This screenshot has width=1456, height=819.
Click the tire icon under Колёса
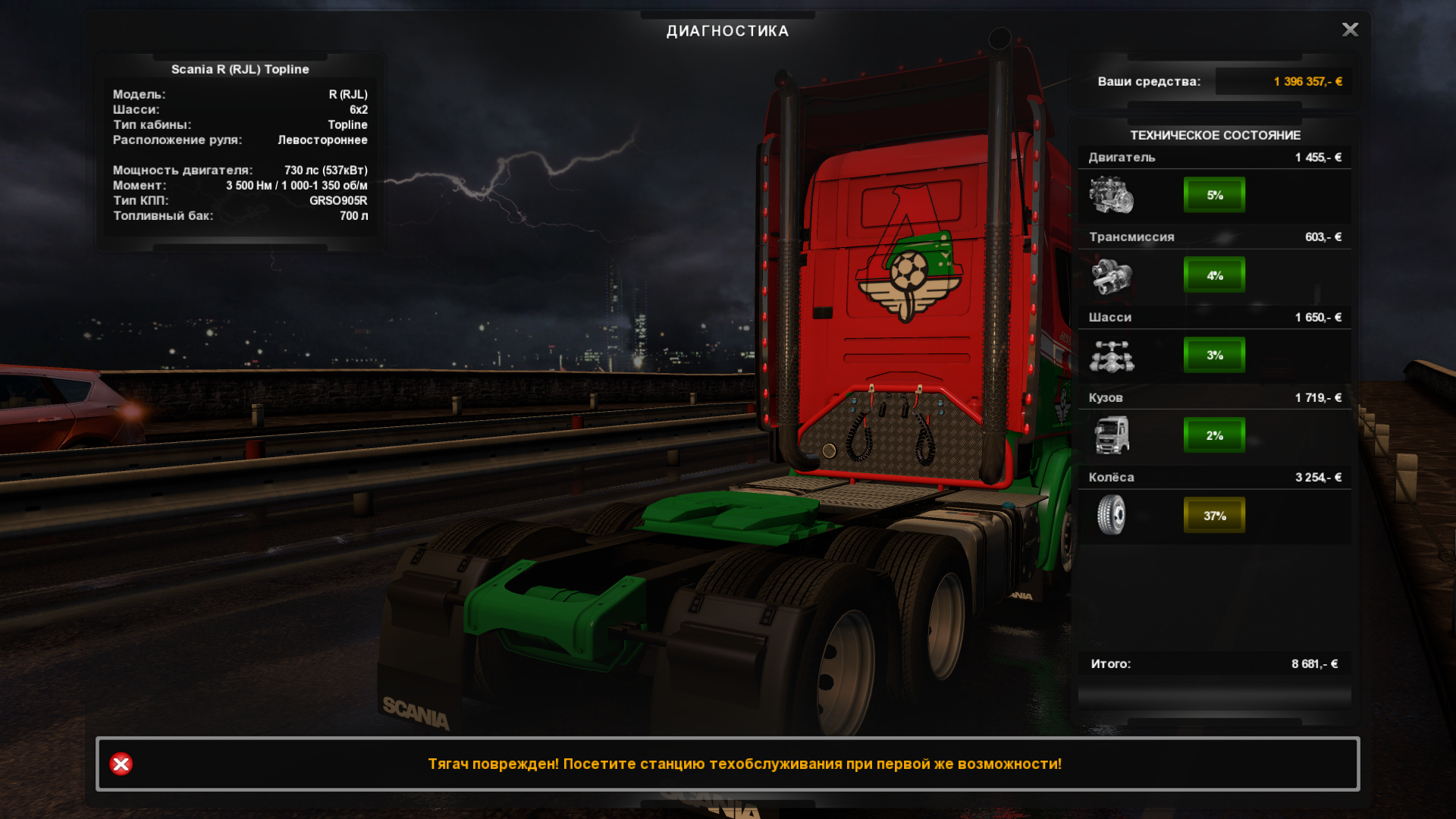click(1111, 515)
